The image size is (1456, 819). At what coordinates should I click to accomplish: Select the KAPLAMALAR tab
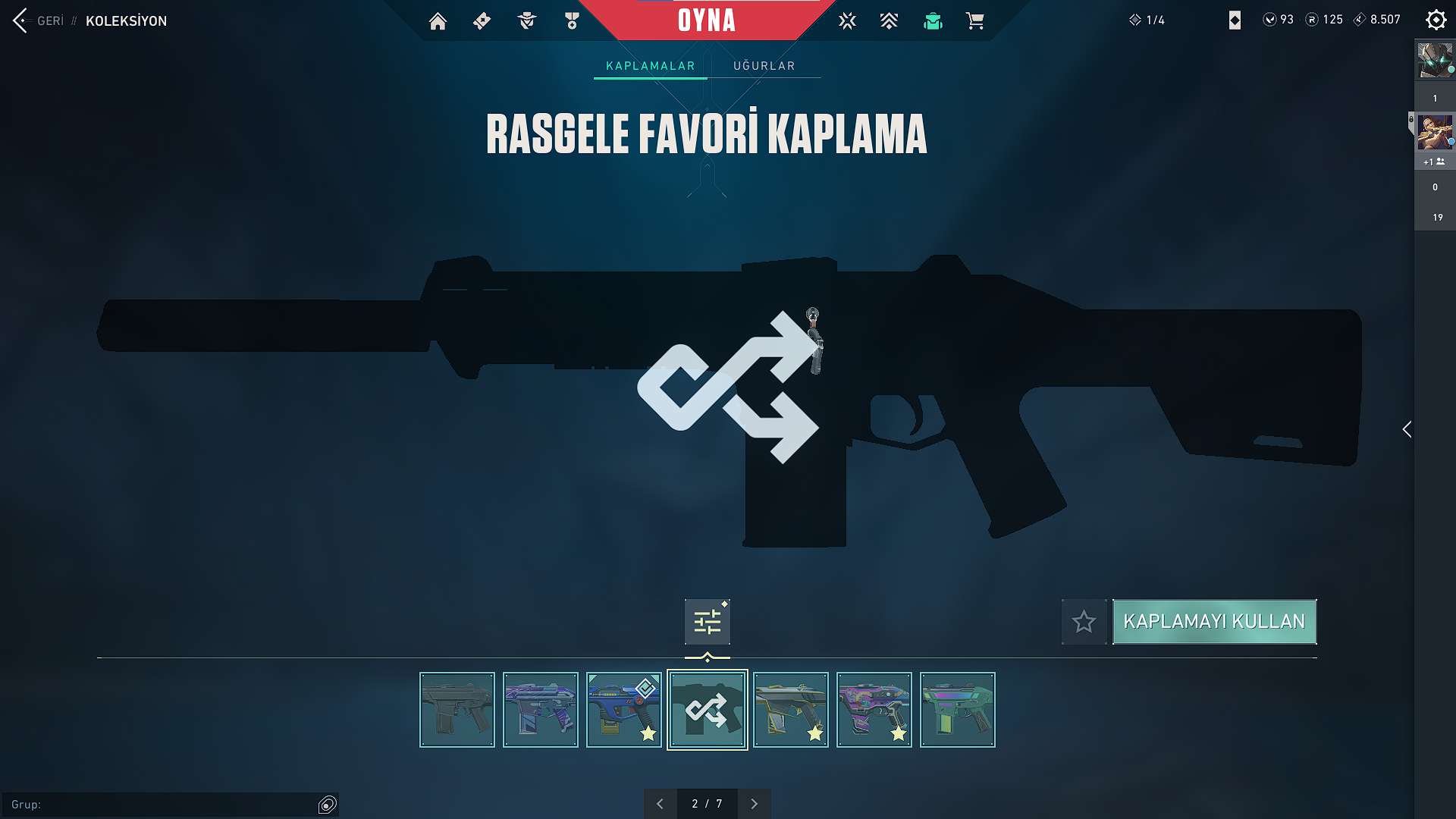pyautogui.click(x=650, y=66)
